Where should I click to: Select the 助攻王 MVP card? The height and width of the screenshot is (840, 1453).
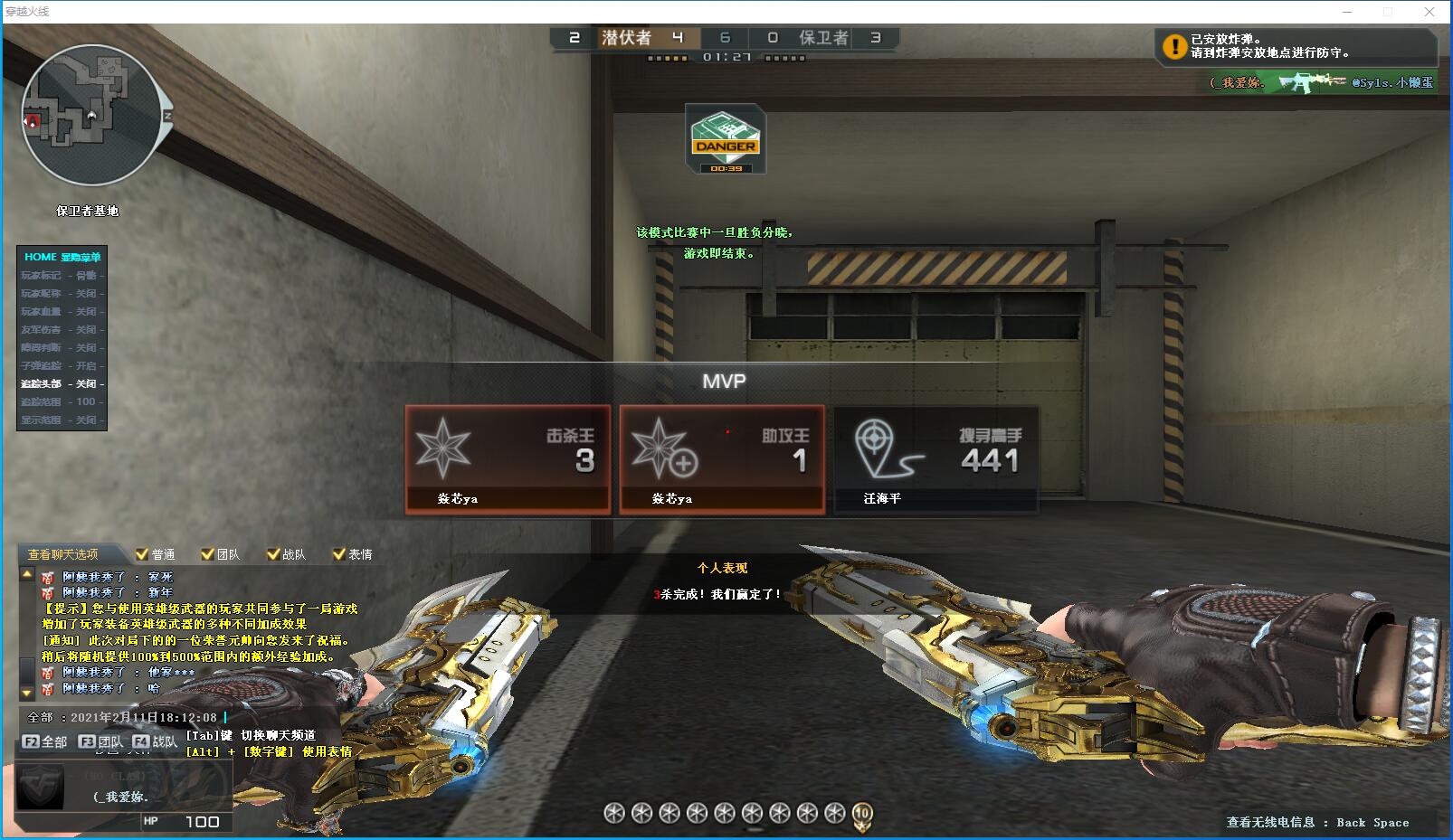click(x=722, y=459)
